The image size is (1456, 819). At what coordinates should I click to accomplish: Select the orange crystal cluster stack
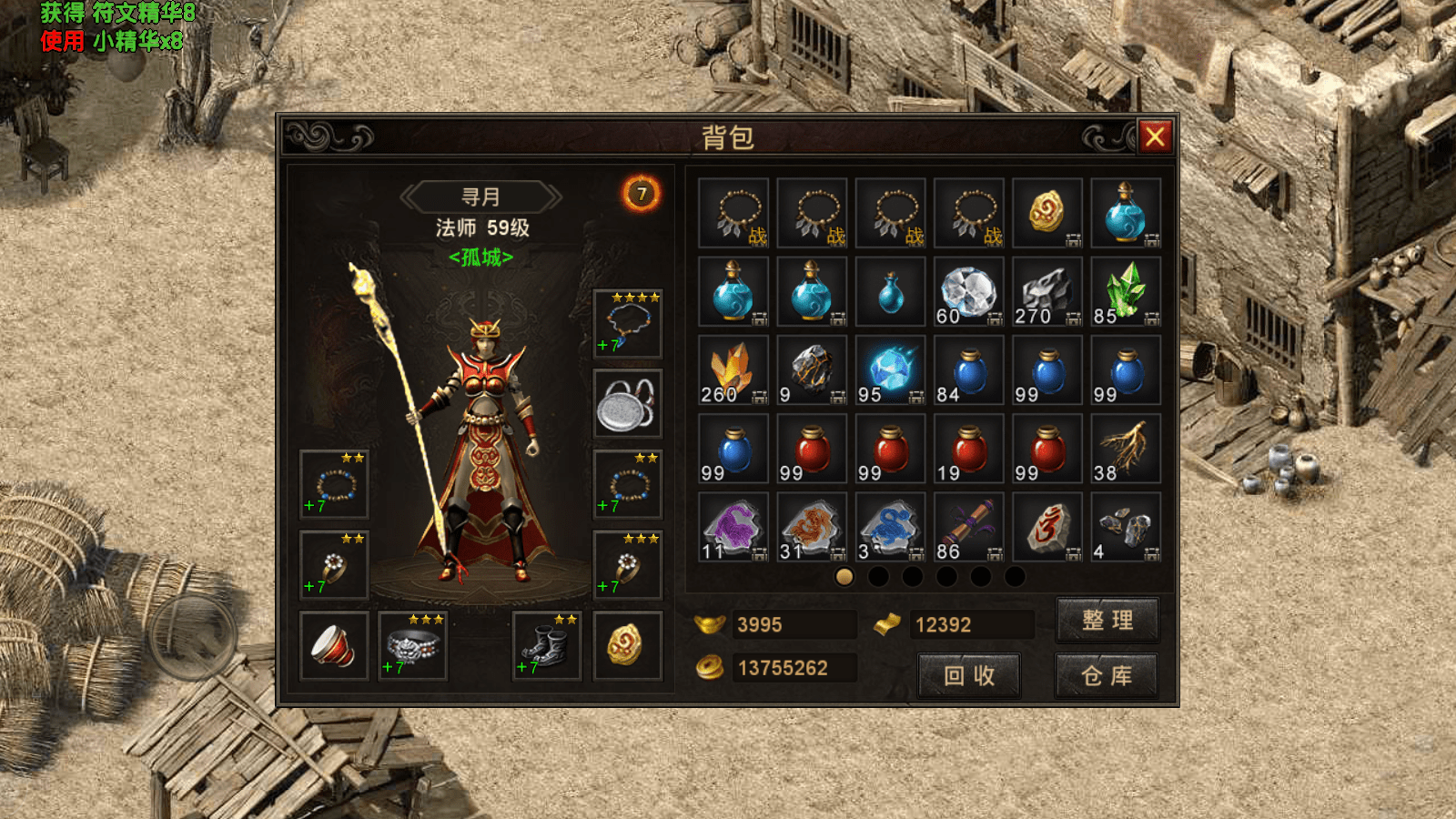click(x=733, y=370)
